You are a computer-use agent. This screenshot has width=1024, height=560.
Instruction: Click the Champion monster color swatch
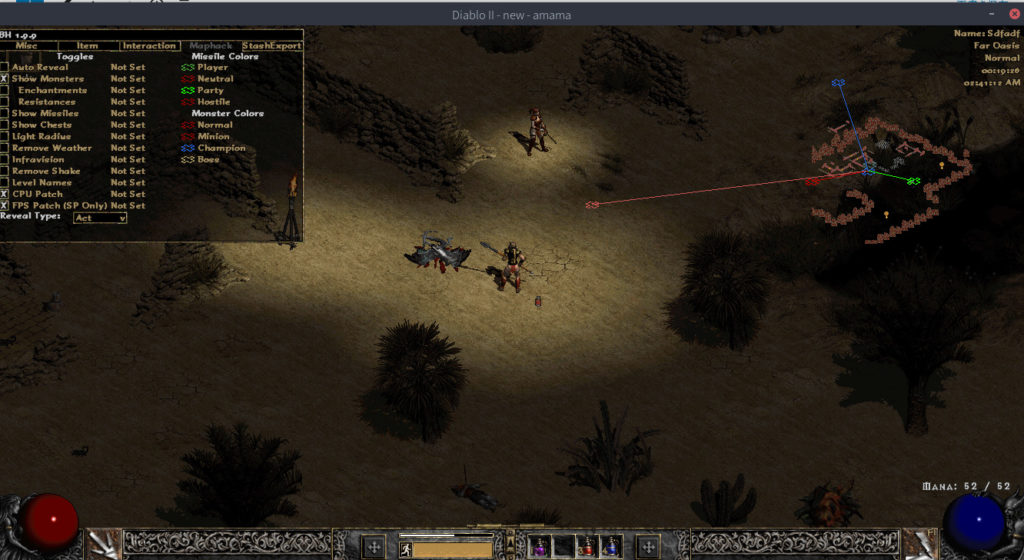[x=186, y=148]
